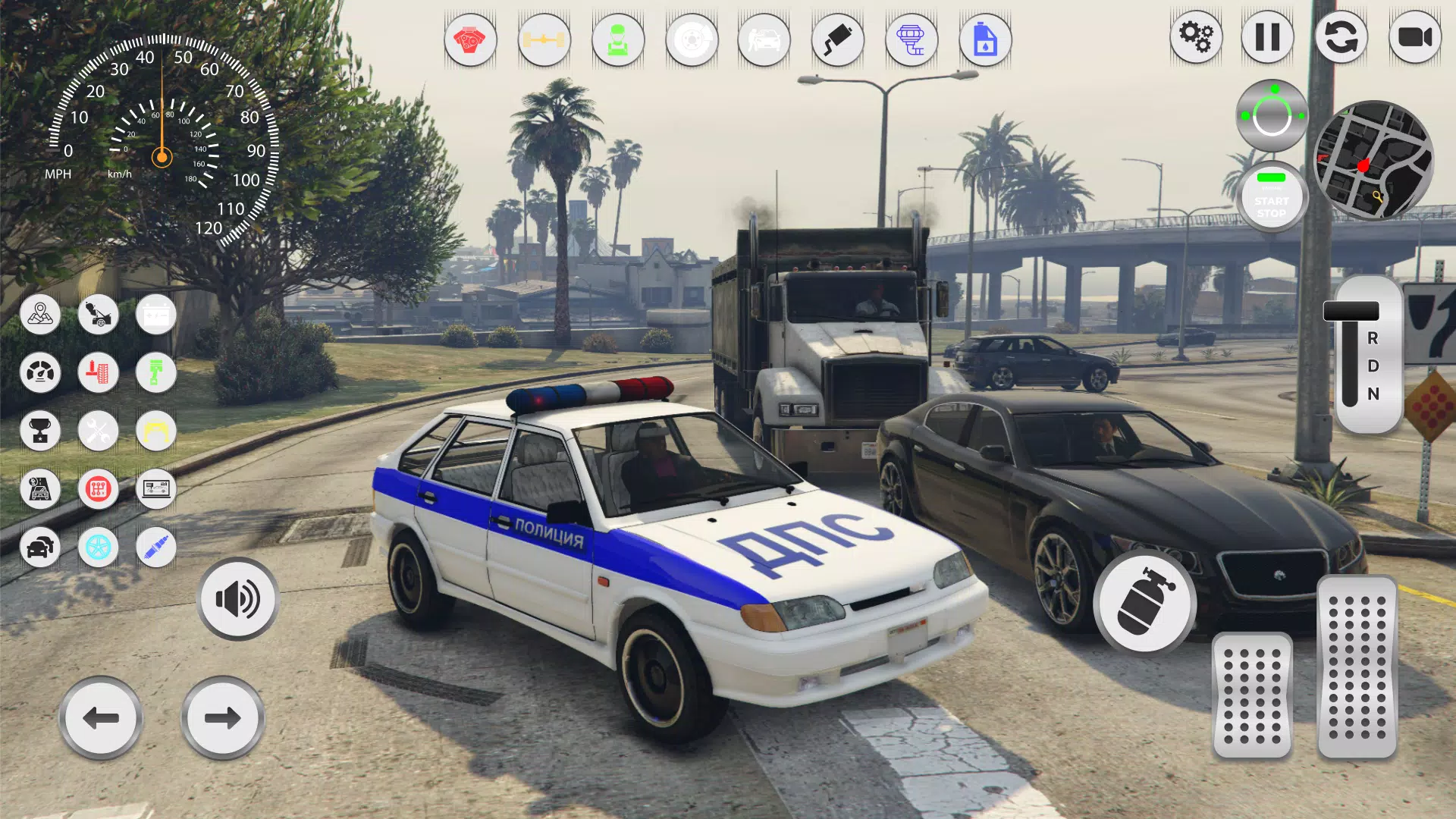Select the blue spark plug icon
Viewport: 1456px width, 819px height.
click(155, 548)
